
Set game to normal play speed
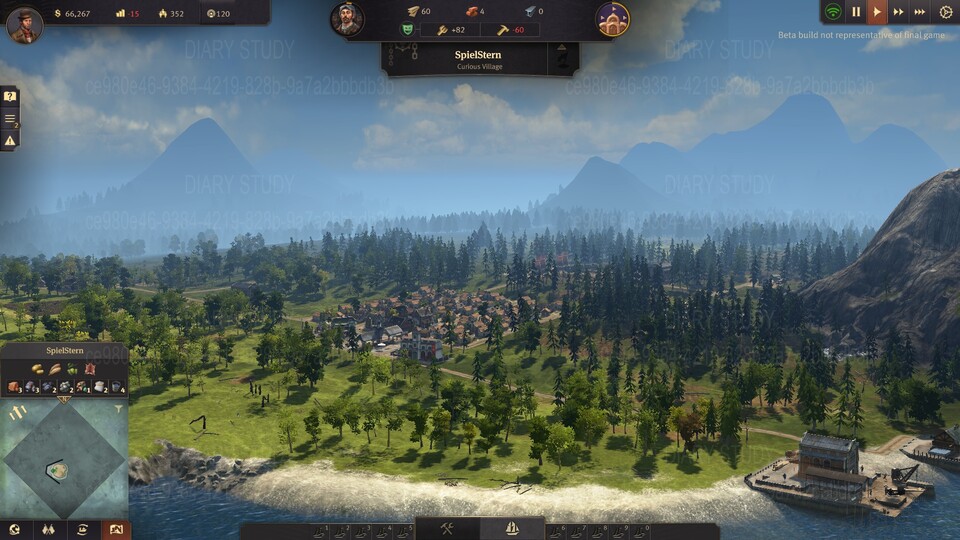pos(876,12)
